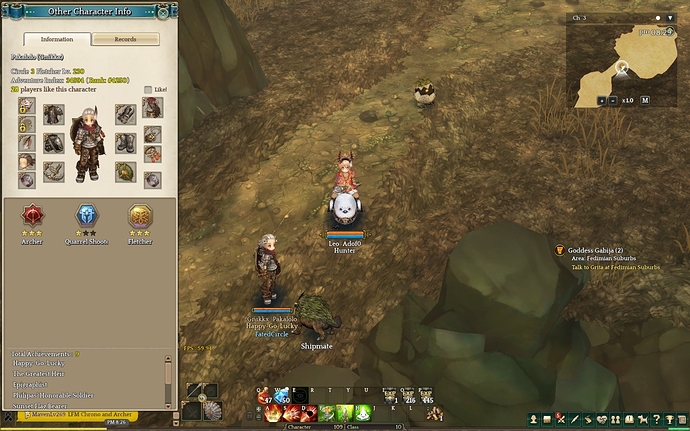This screenshot has height=431, width=690.
Task: Open the full map with M button
Action: click(x=645, y=100)
